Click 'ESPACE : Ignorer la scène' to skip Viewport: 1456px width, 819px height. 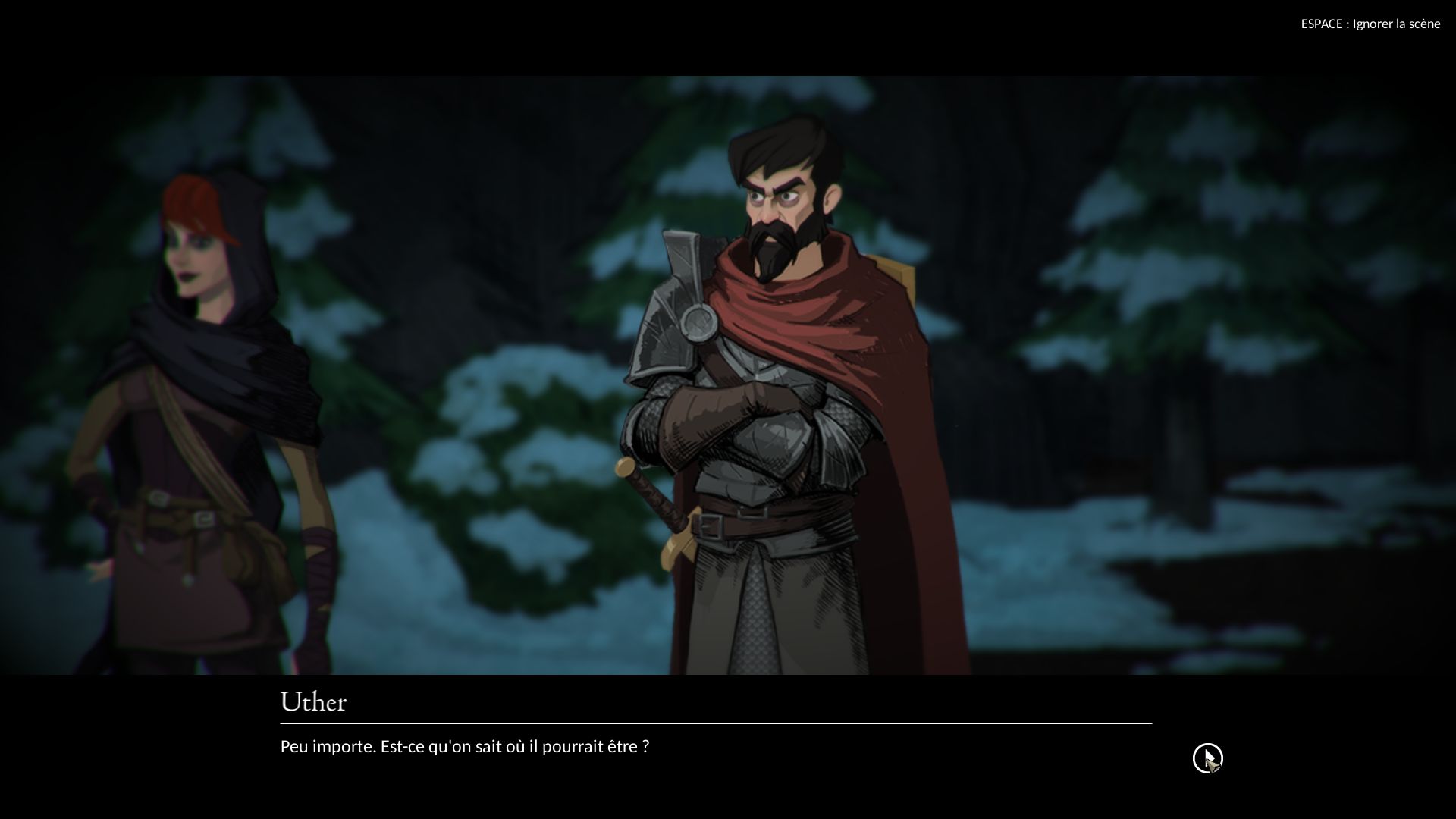point(1370,24)
